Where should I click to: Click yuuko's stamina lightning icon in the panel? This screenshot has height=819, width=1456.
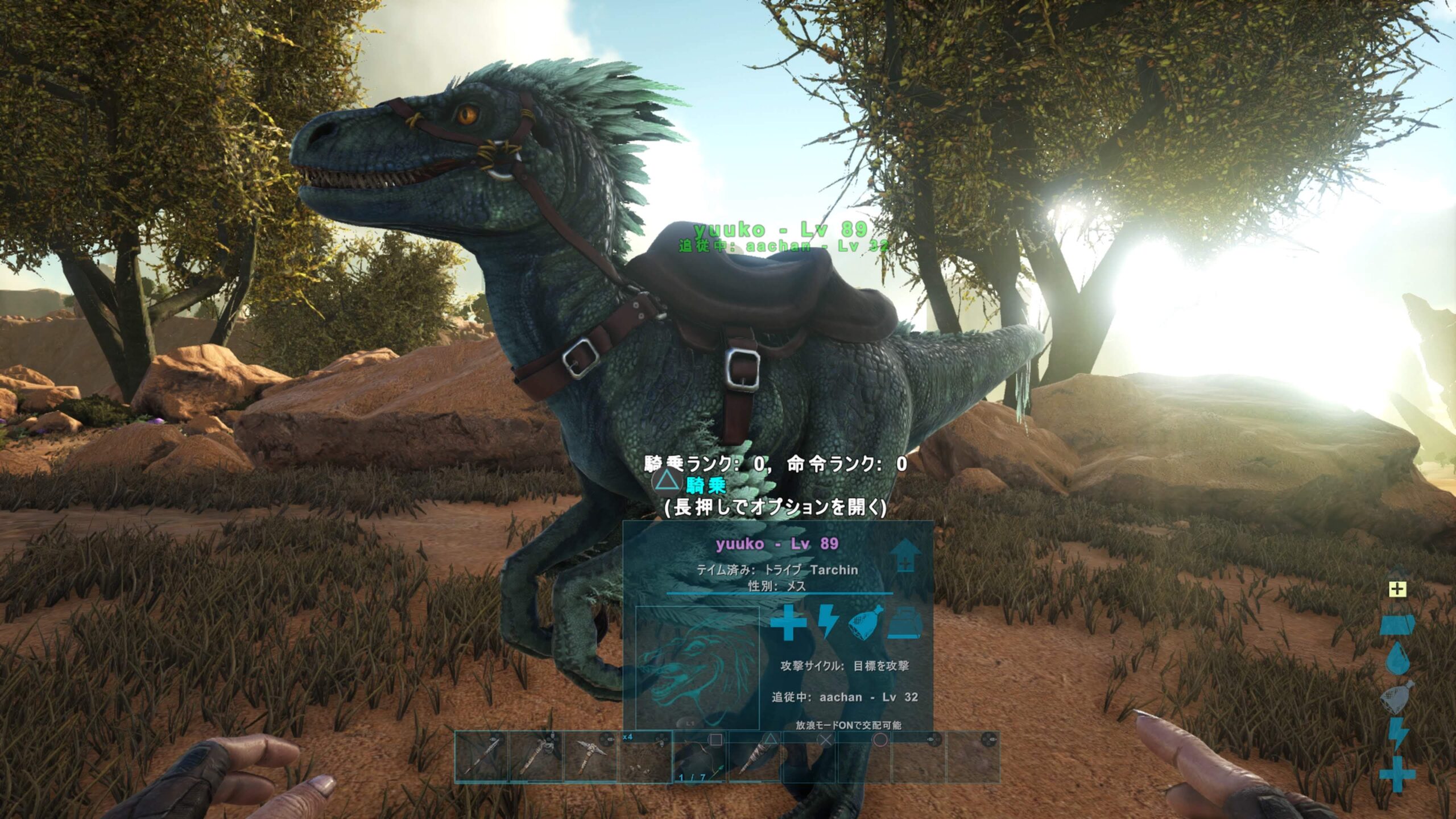[828, 622]
